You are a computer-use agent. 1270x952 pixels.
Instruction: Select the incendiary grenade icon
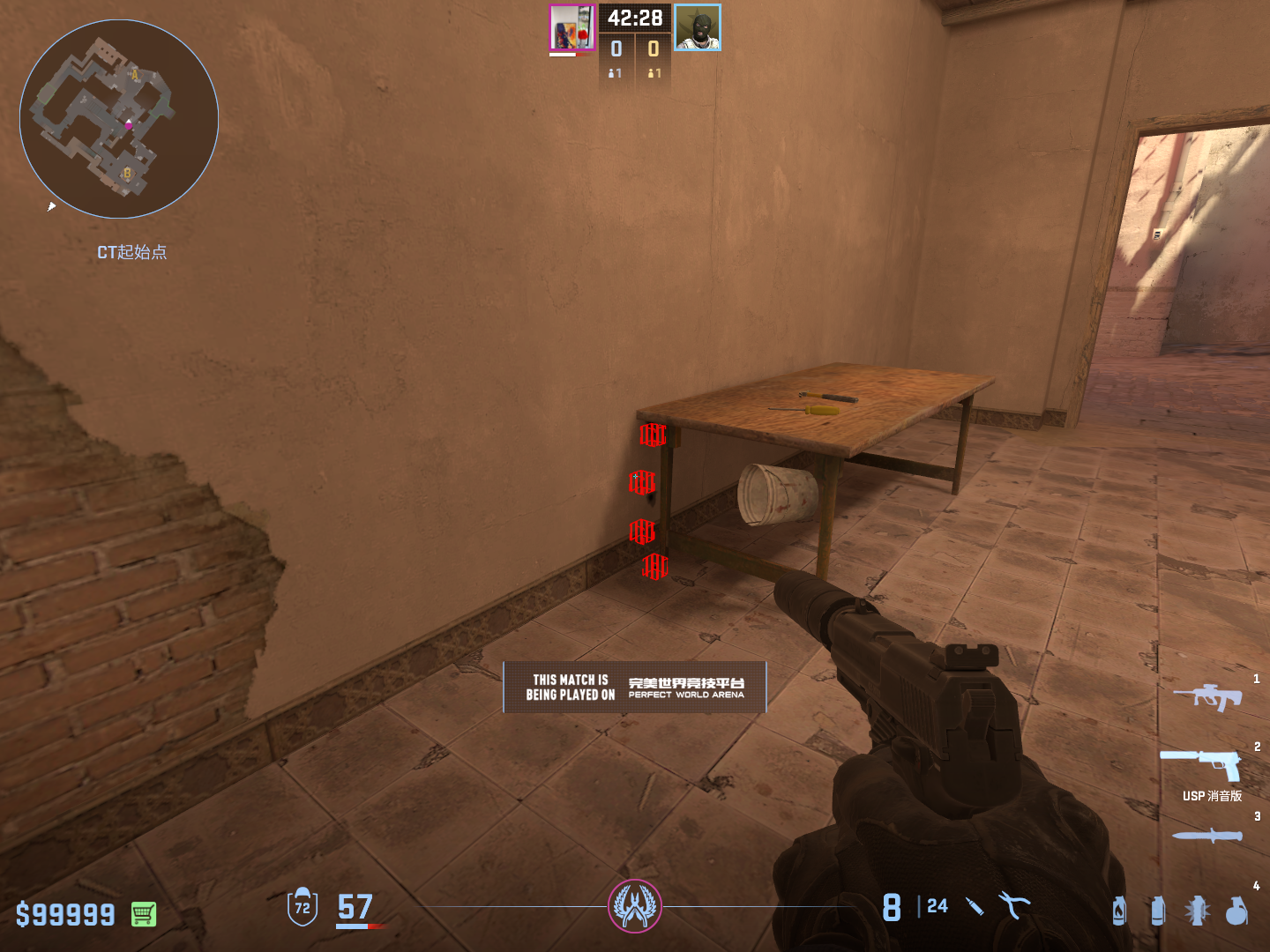coord(1119,910)
